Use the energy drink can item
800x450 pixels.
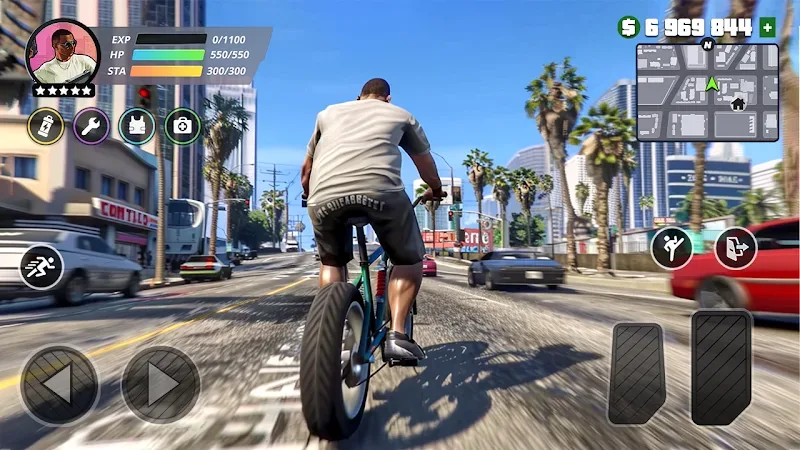click(x=45, y=126)
